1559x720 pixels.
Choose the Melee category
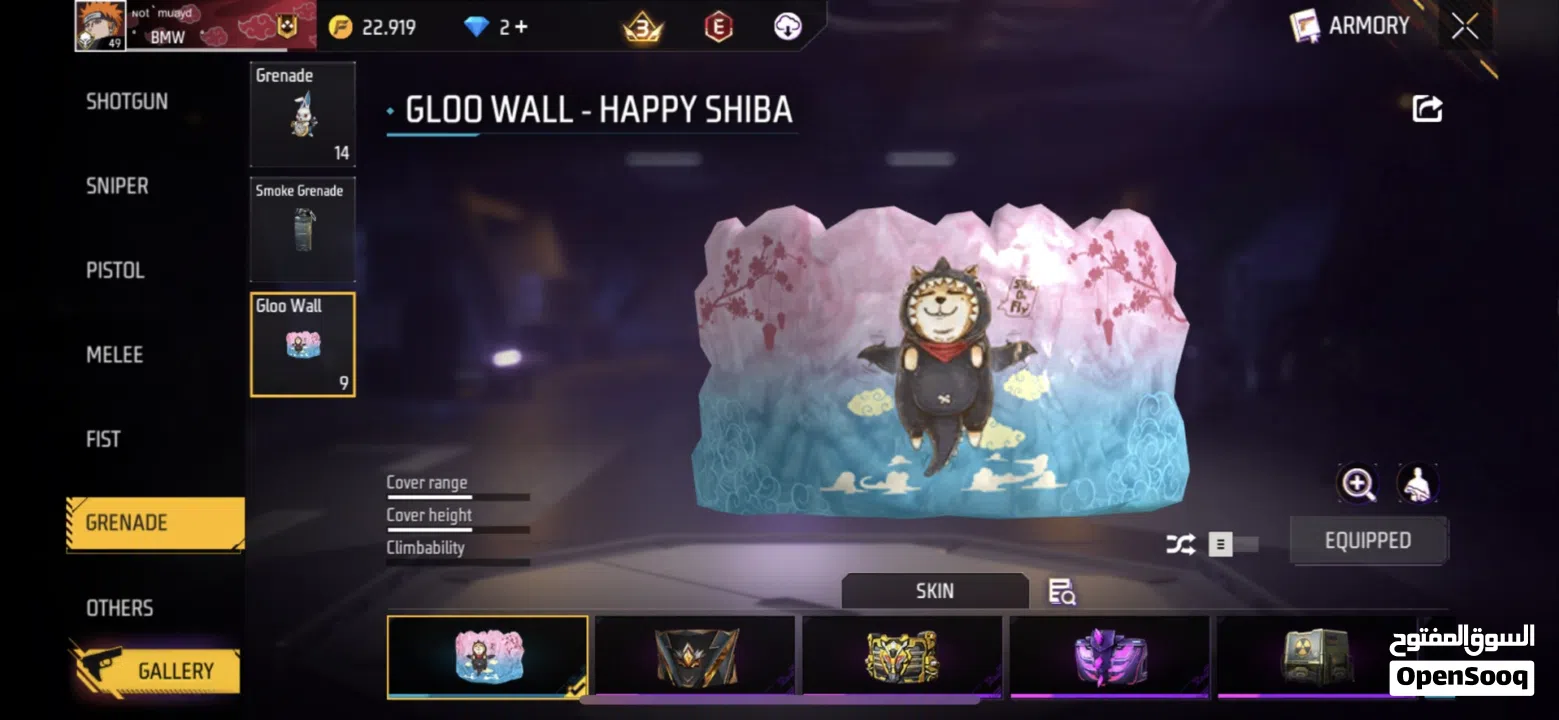pos(114,354)
